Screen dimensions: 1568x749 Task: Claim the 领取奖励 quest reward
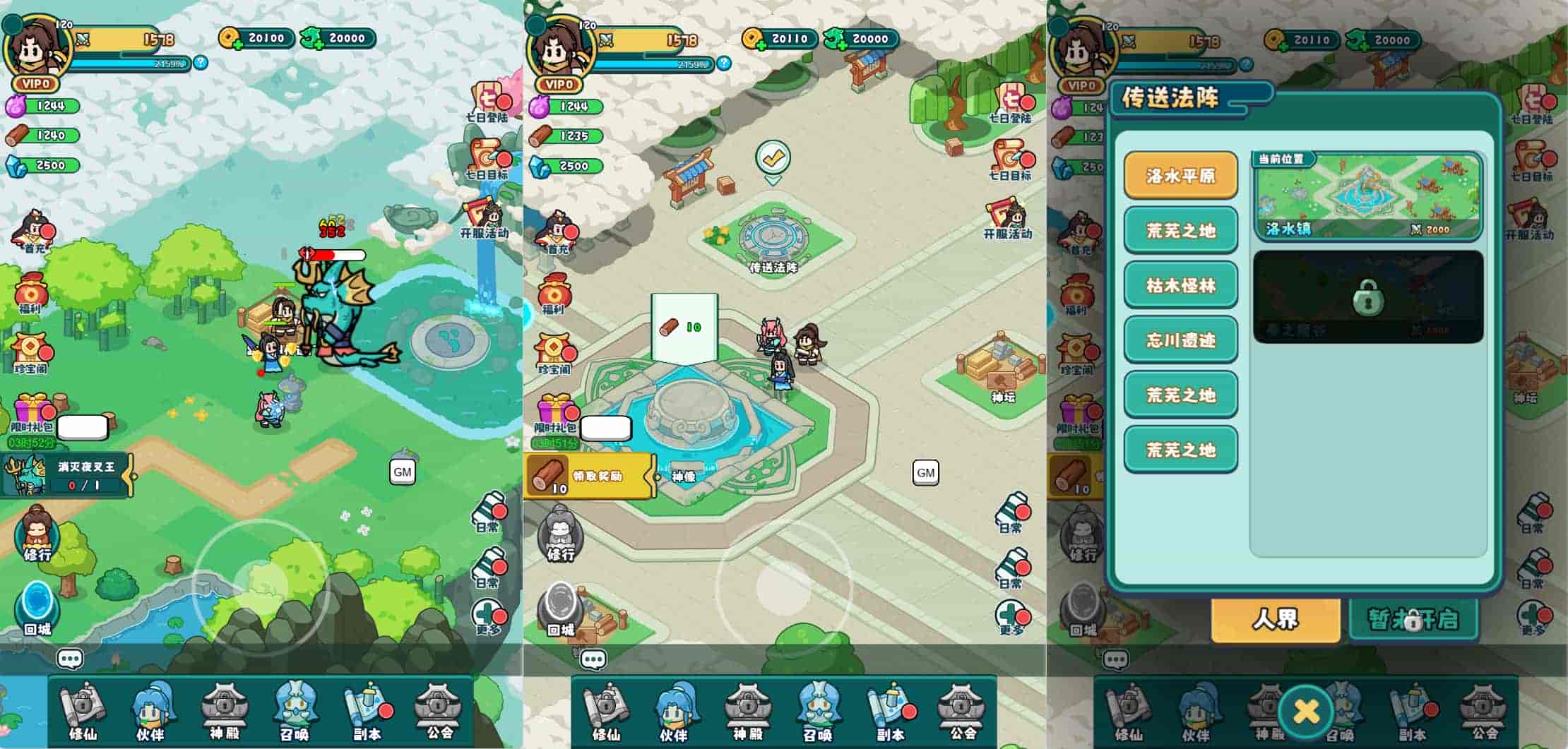point(590,477)
